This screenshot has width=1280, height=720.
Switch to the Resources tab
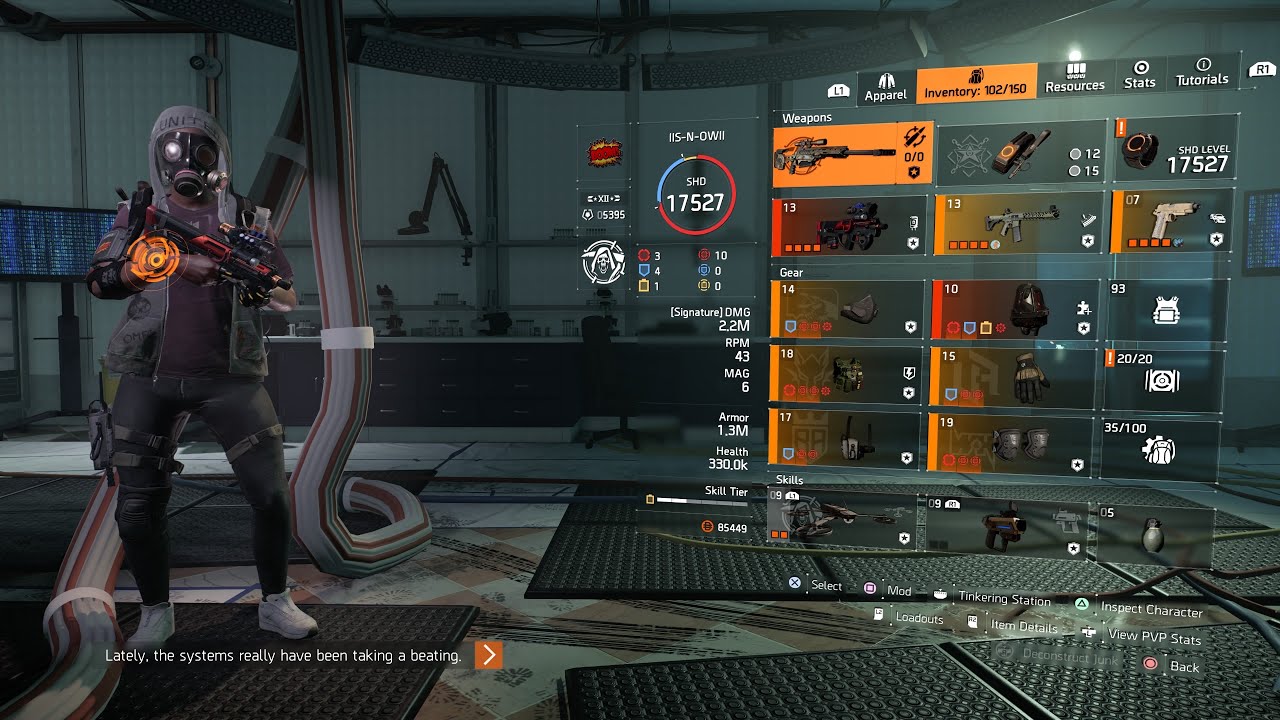tap(1075, 79)
